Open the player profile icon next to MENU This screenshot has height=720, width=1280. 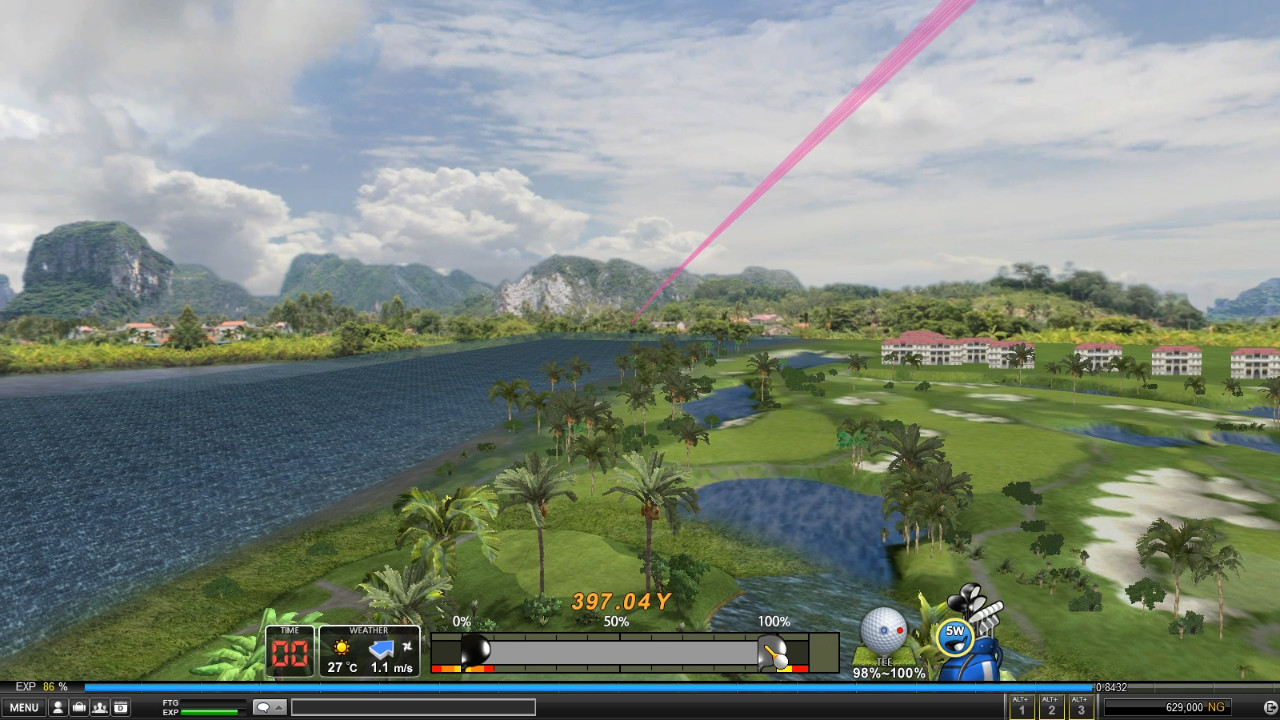59,706
